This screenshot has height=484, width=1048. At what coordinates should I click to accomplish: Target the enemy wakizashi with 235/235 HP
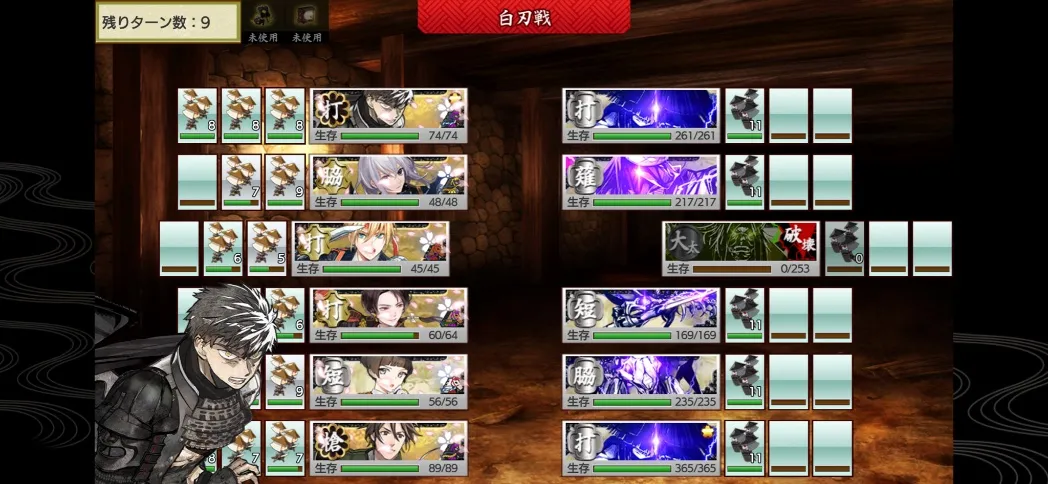coord(640,381)
